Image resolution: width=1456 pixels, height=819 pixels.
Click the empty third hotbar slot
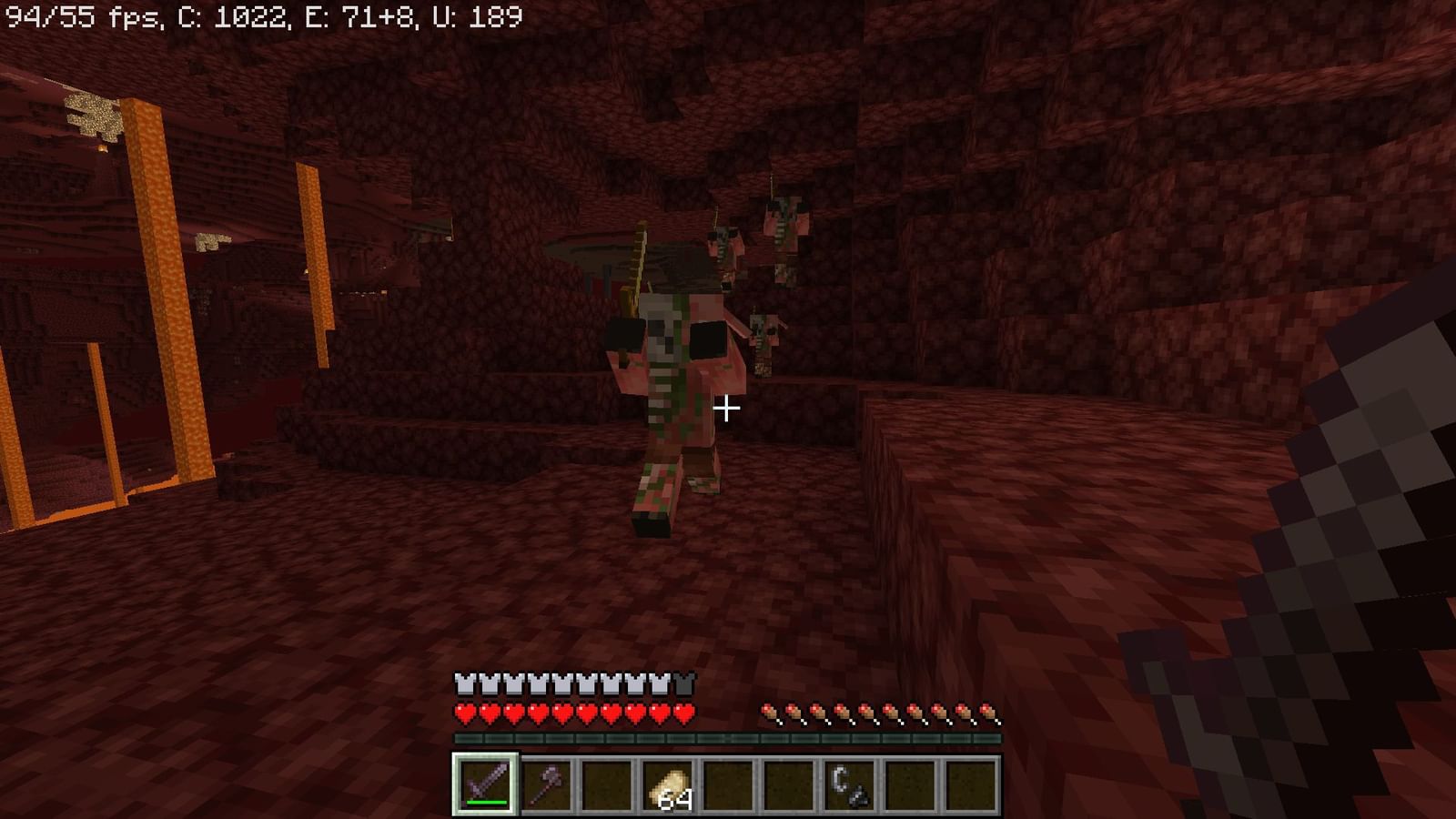pyautogui.click(x=607, y=784)
